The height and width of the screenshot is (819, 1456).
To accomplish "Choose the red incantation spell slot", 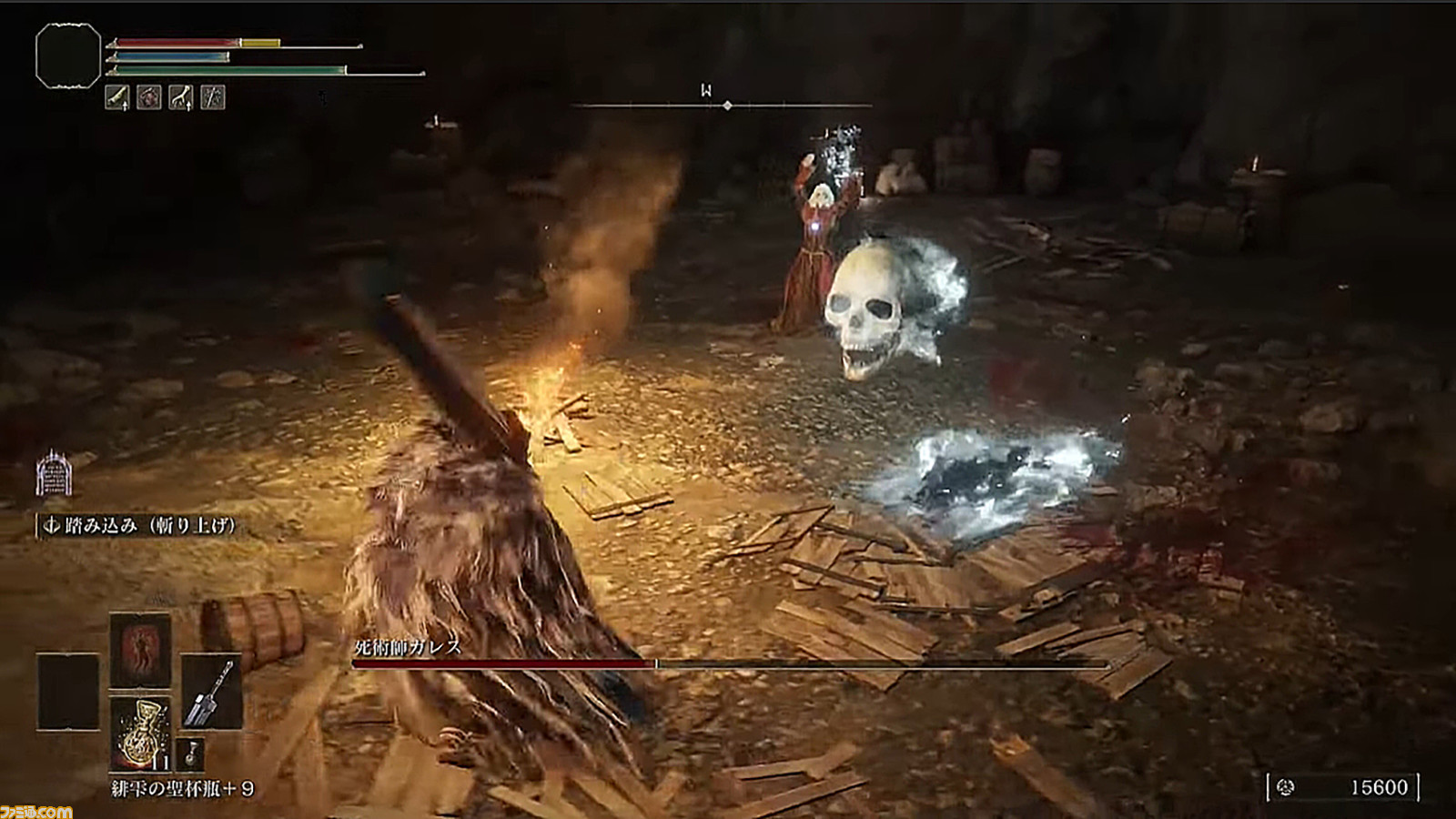I will pyautogui.click(x=140, y=650).
